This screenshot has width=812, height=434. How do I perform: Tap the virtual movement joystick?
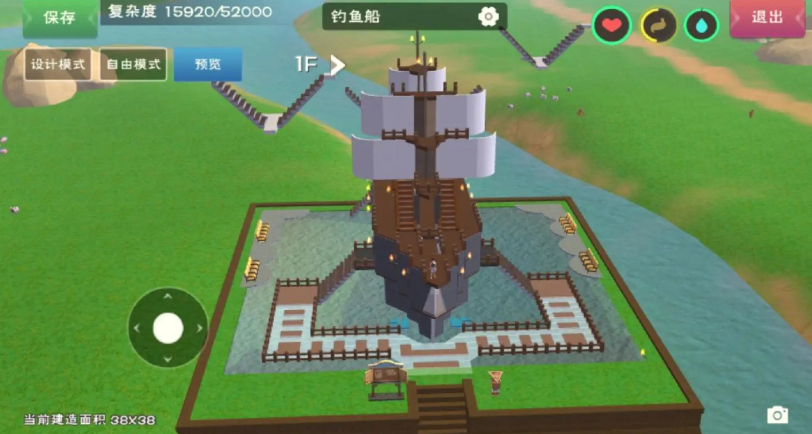pos(167,327)
